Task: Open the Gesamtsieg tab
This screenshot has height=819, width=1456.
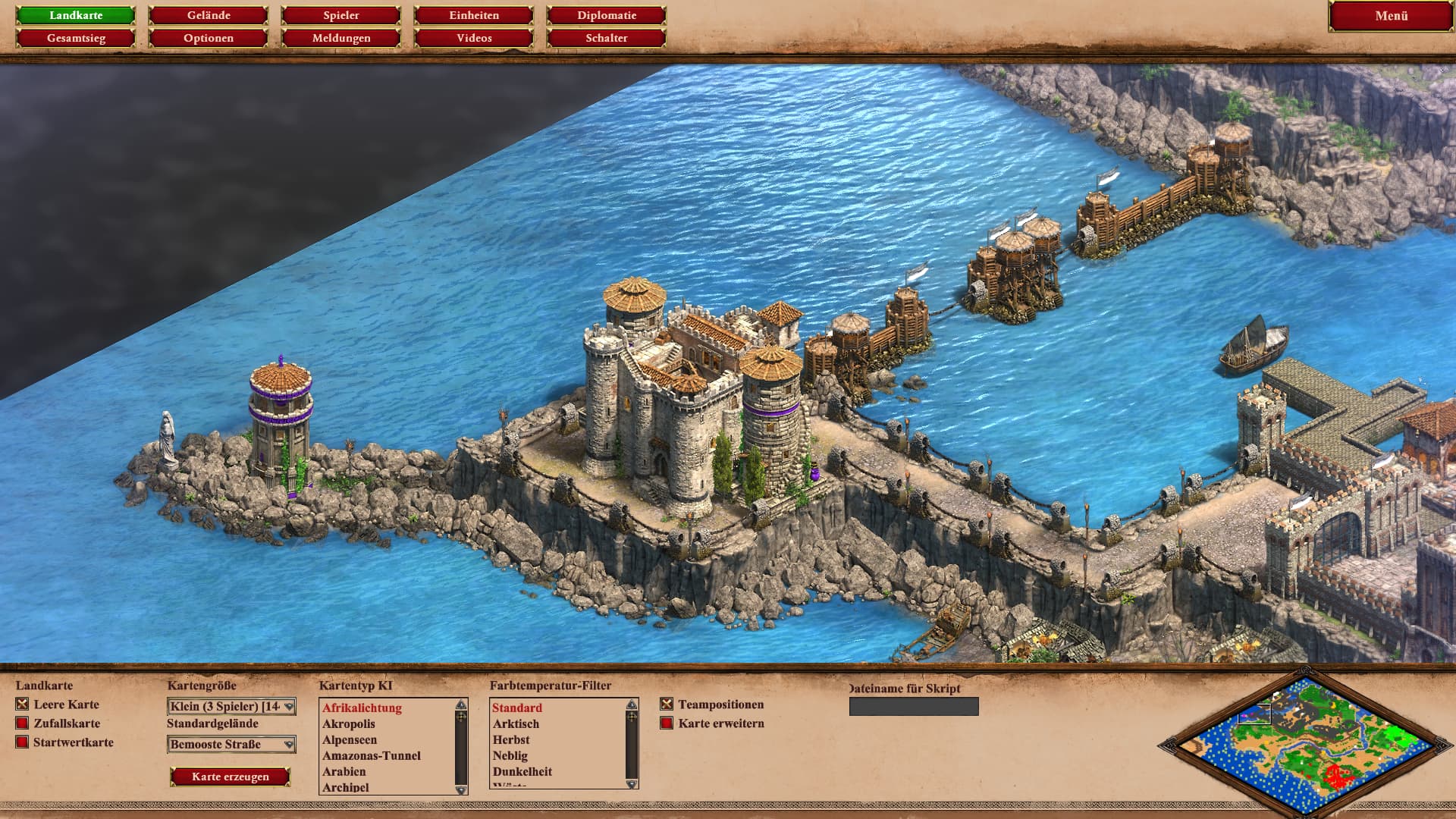Action: (76, 38)
